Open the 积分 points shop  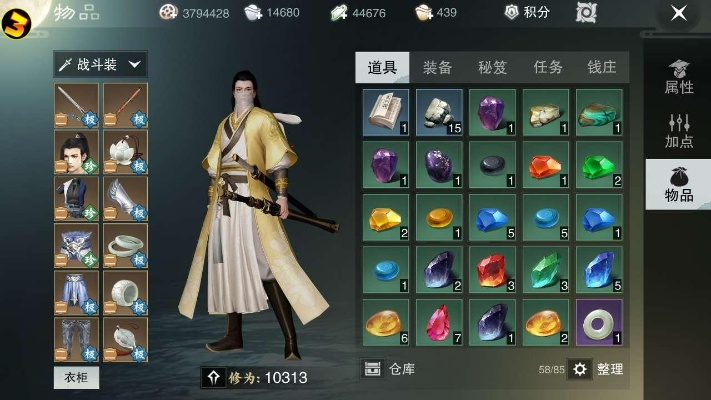pos(528,13)
